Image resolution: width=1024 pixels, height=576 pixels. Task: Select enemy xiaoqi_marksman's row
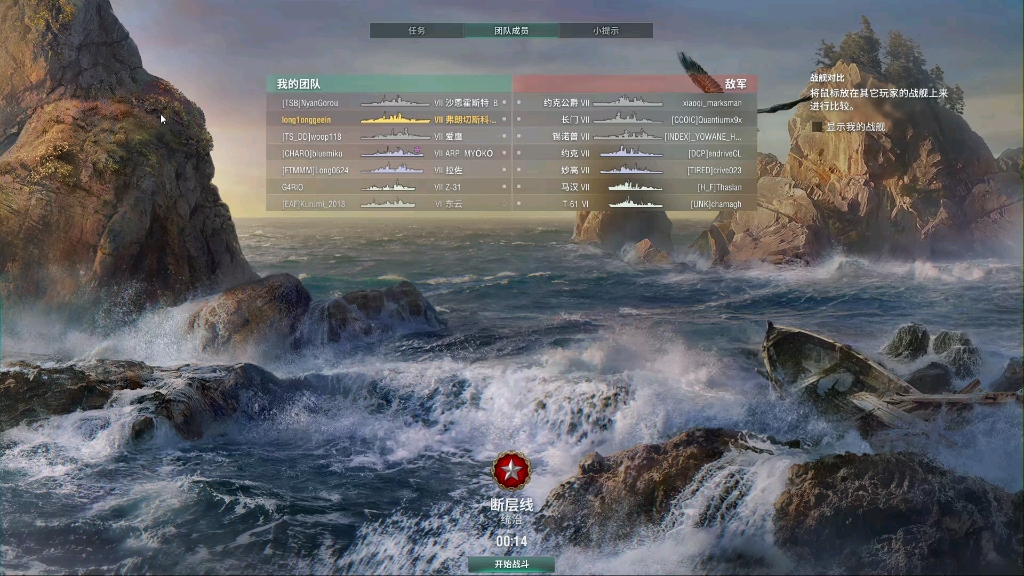[x=635, y=102]
